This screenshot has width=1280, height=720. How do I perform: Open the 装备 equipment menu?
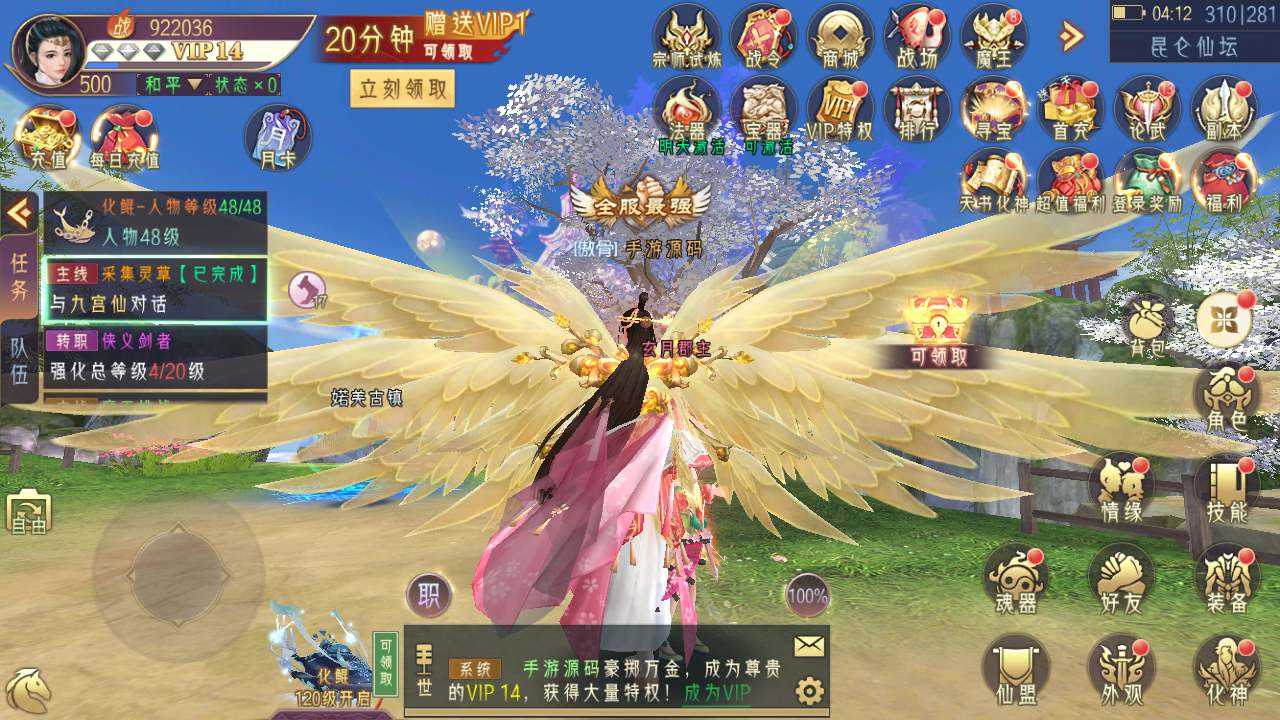(x=1226, y=578)
